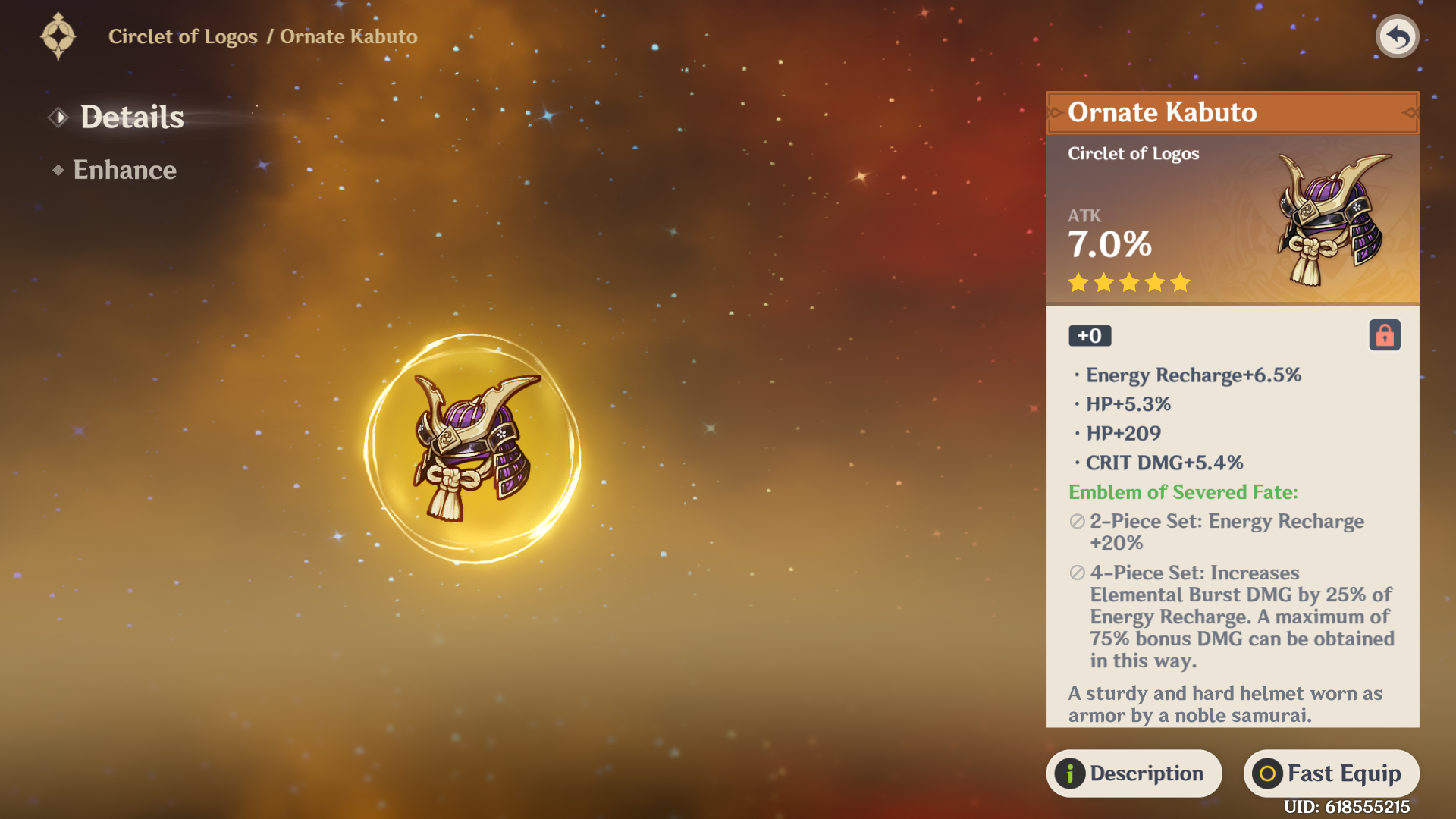Go back with the return arrow button
1456x819 pixels.
pyautogui.click(x=1397, y=36)
